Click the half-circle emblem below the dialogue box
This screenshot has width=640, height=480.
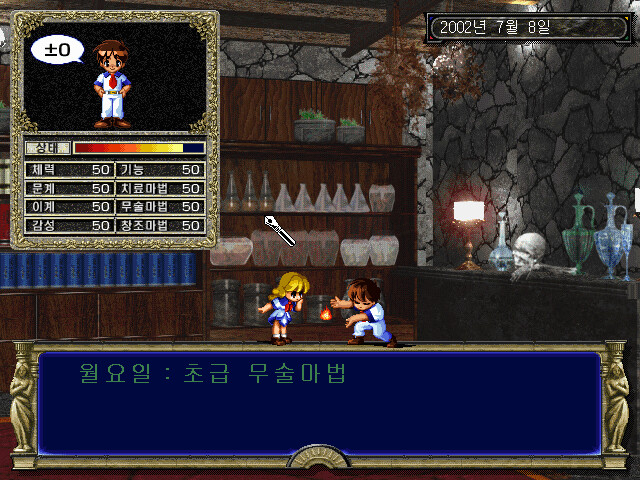pos(319,459)
